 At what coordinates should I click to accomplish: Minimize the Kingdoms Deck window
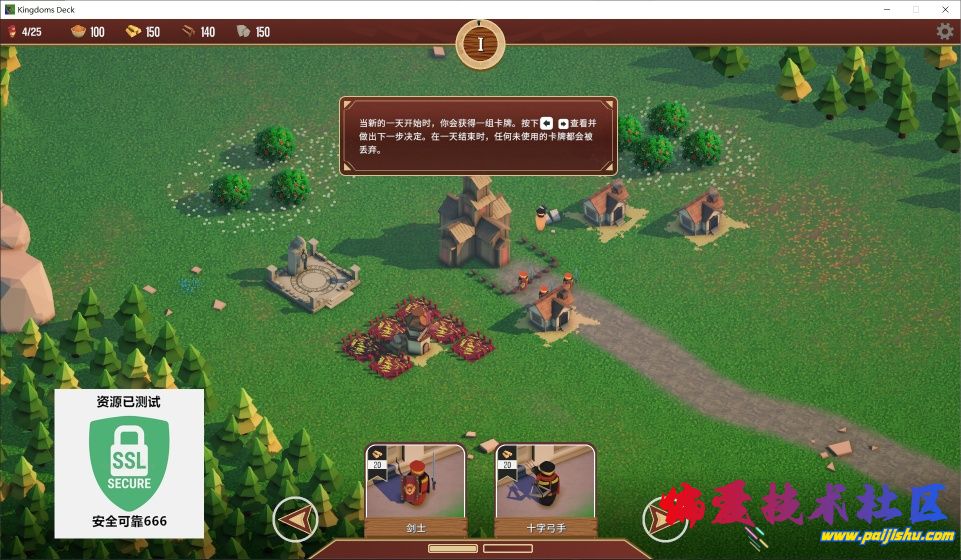(885, 9)
